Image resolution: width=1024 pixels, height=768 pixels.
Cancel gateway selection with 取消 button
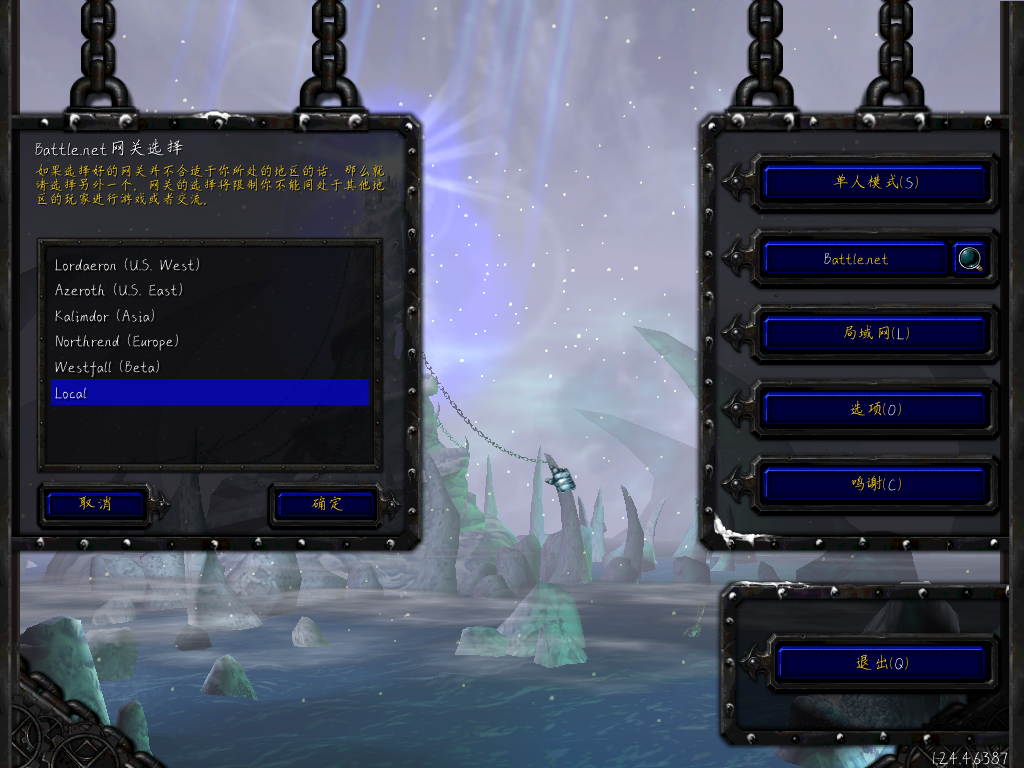tap(96, 504)
